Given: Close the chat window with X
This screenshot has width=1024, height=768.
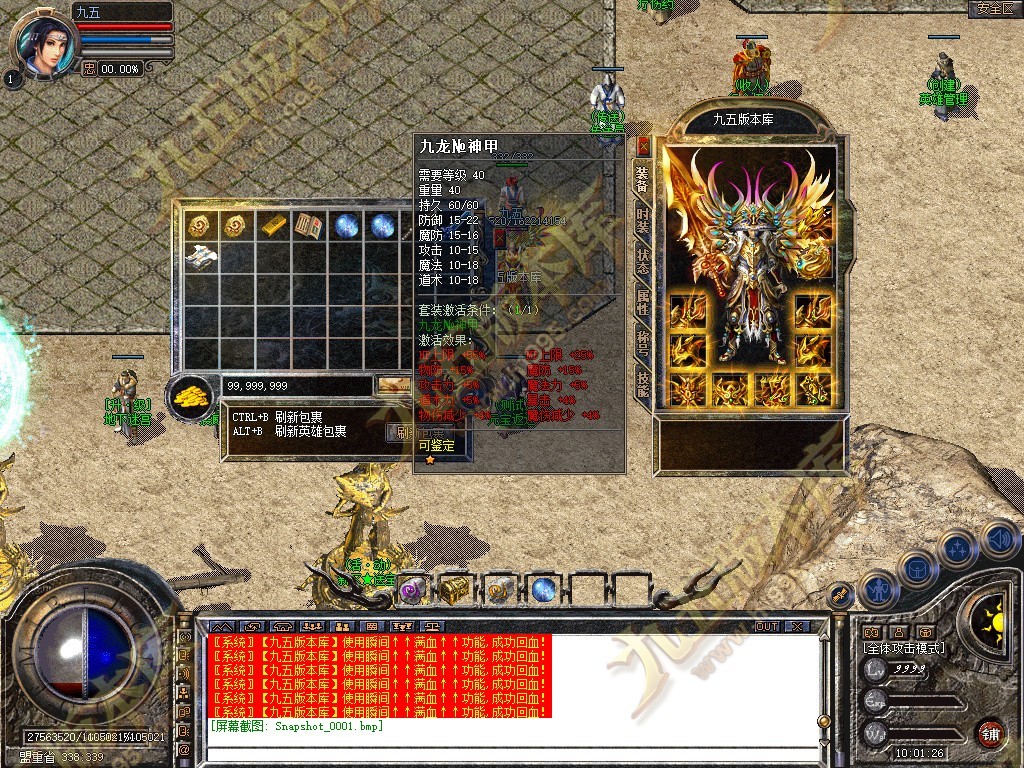Looking at the screenshot, I should [x=796, y=627].
